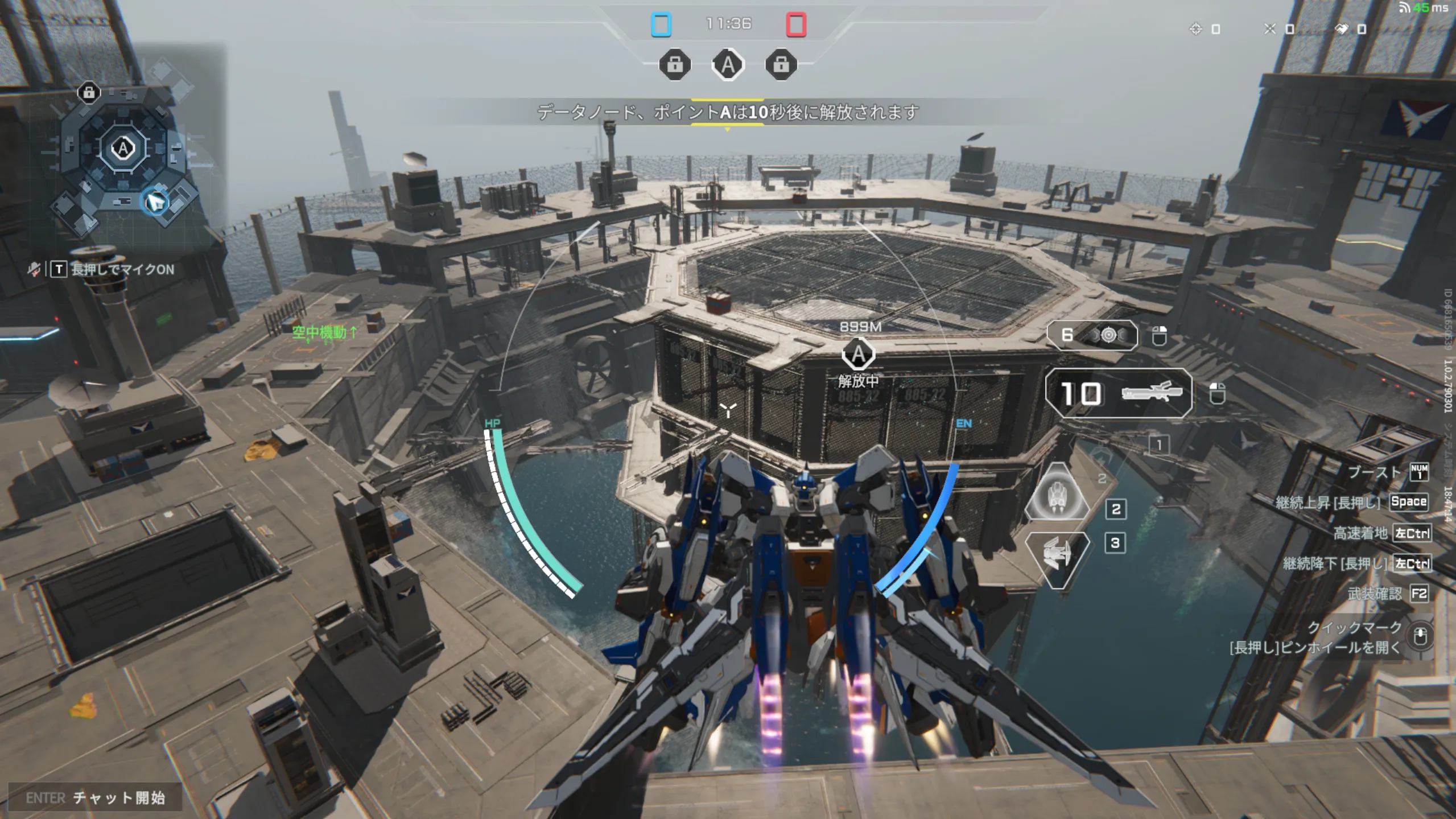The image size is (1456, 819).
Task: Click the padlock icon on the minimap
Action: (89, 92)
